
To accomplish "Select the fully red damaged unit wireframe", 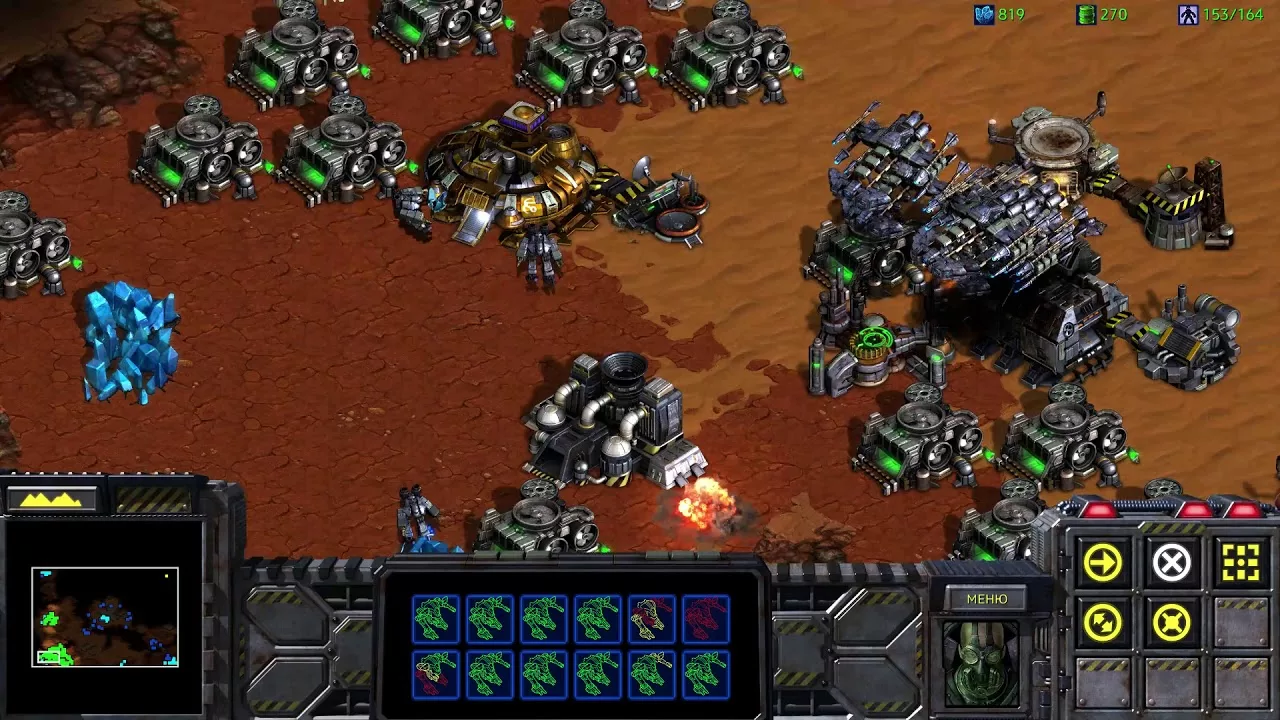I will (705, 619).
